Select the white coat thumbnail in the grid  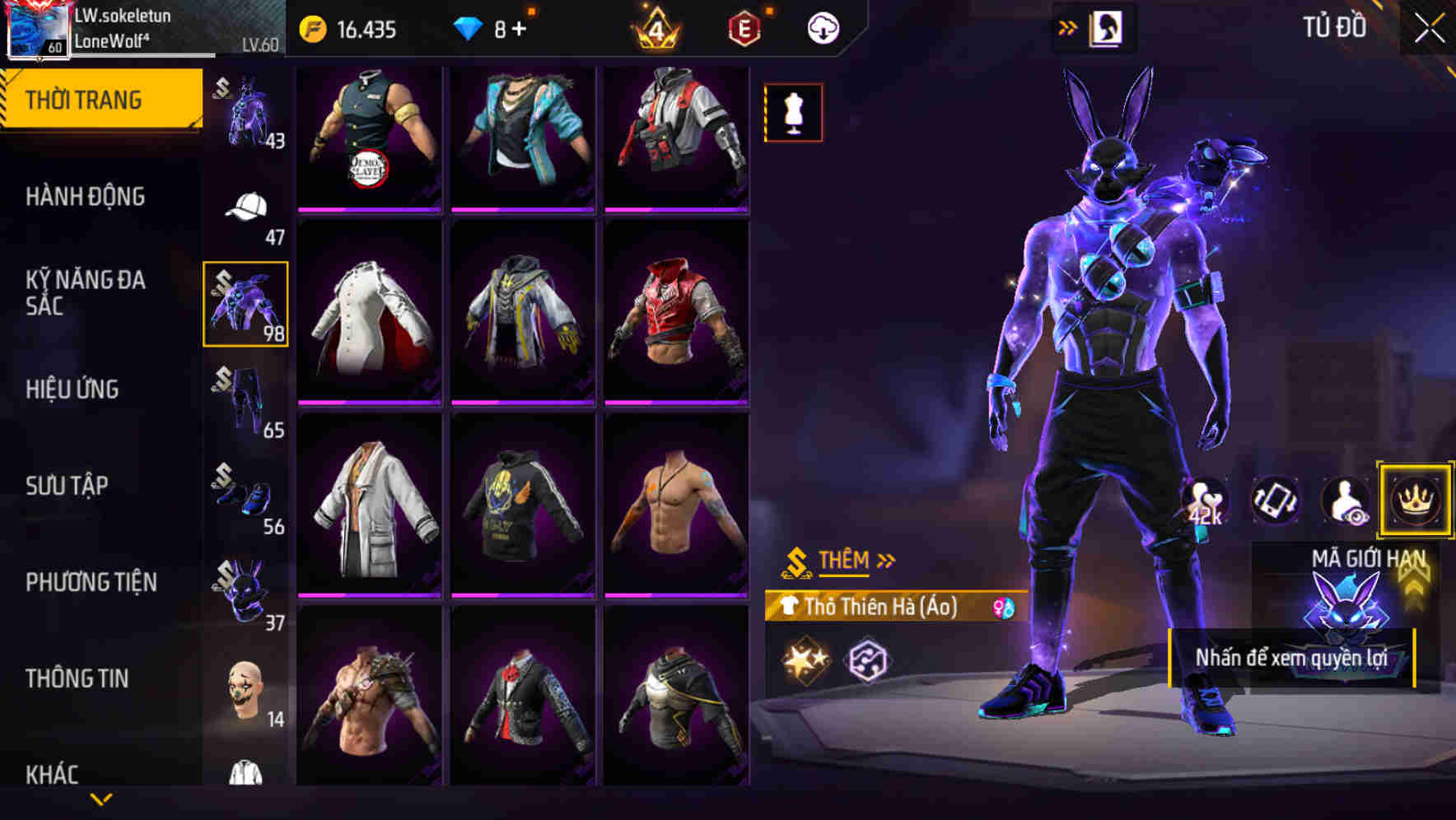tap(371, 510)
